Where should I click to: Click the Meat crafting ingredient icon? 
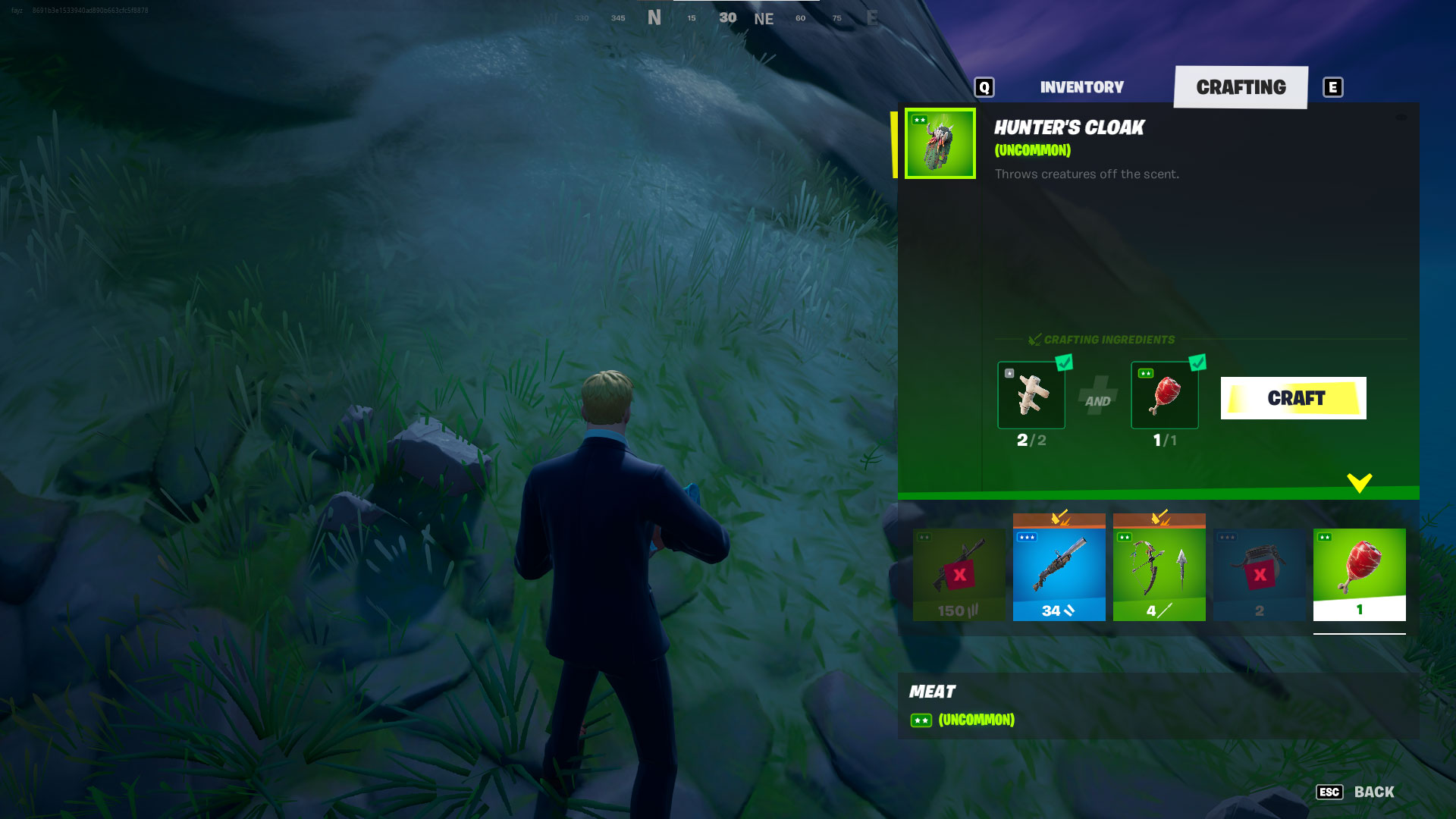[1166, 396]
